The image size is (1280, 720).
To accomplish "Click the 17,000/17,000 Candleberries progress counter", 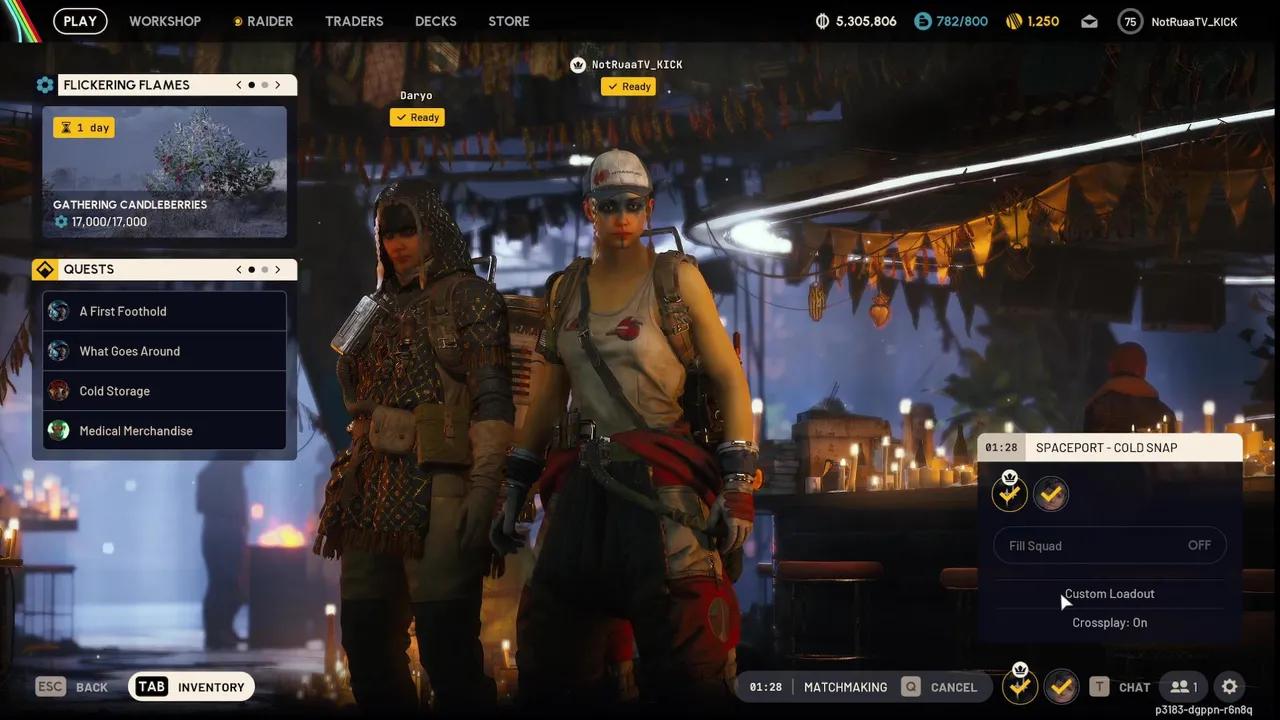I will click(108, 221).
